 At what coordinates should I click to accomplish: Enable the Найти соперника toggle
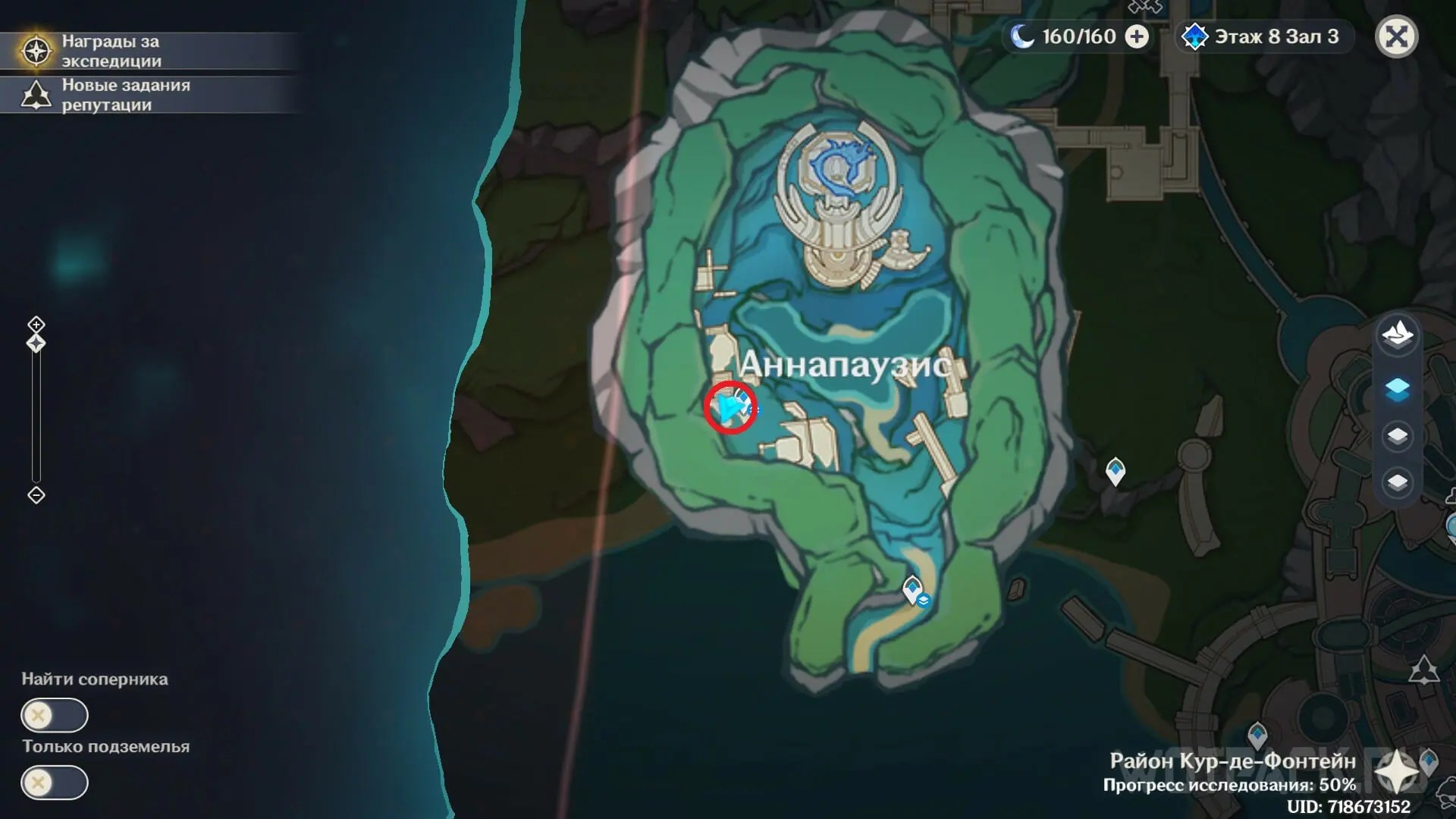(53, 714)
